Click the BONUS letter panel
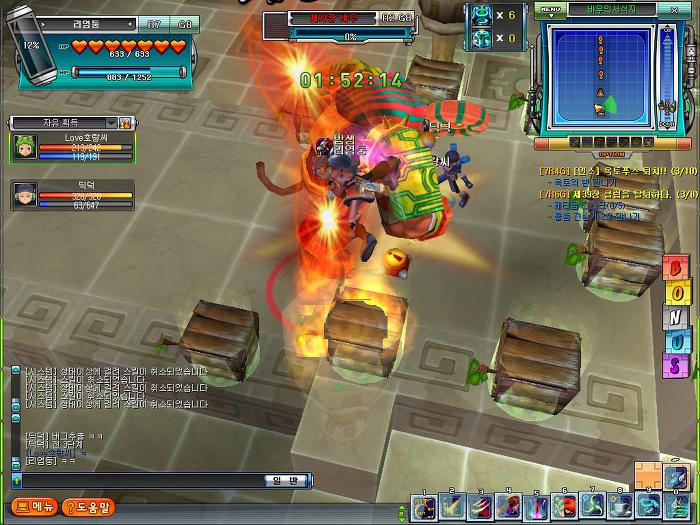The image size is (700, 525). click(674, 316)
